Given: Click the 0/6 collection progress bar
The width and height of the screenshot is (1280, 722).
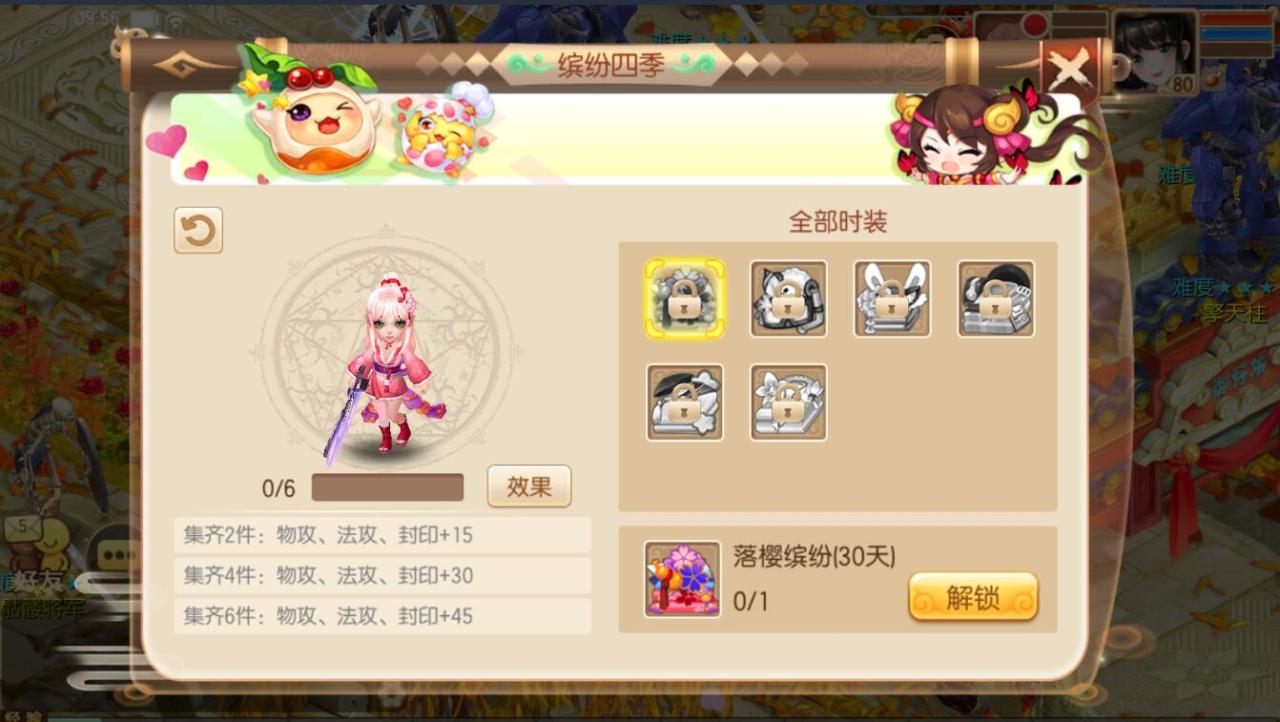Looking at the screenshot, I should 386,487.
